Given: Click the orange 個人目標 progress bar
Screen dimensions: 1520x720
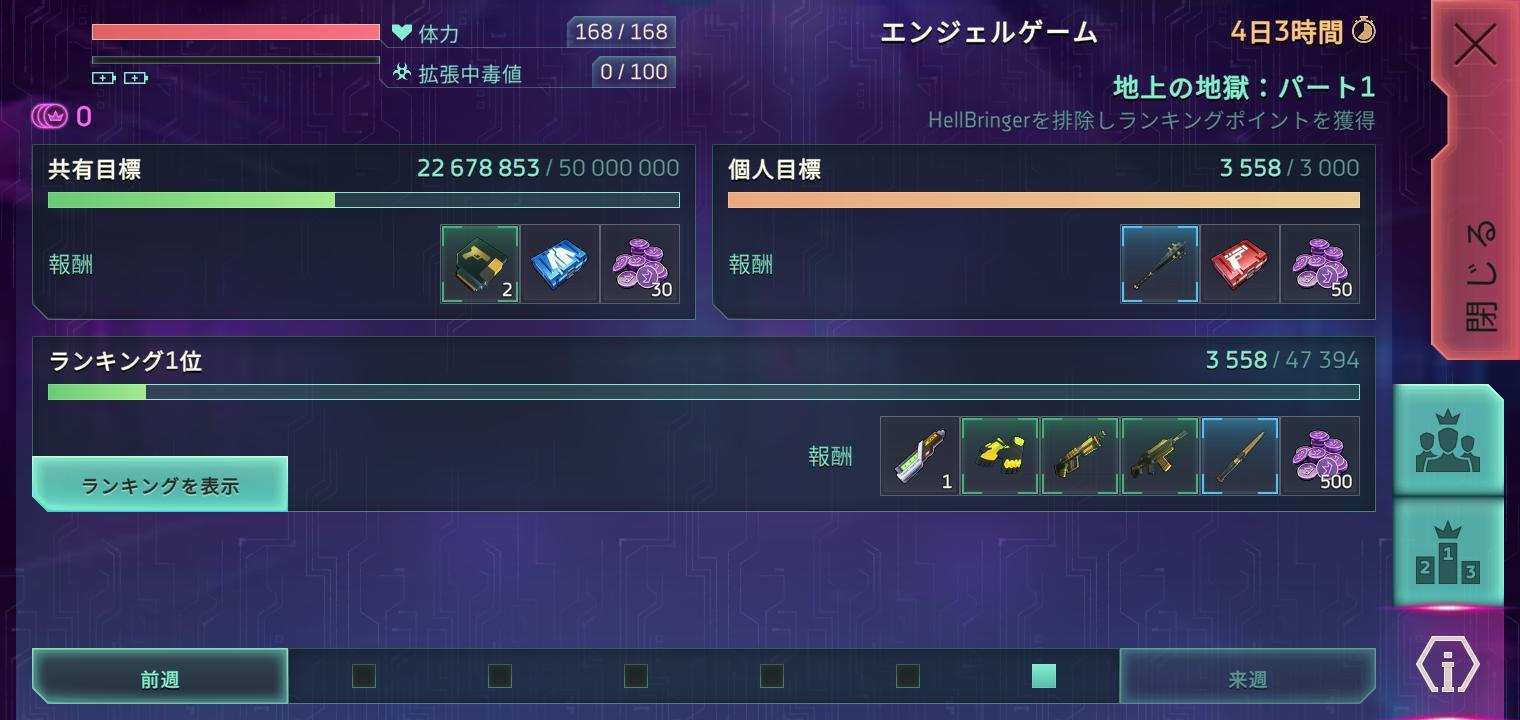Looking at the screenshot, I should coord(1044,200).
